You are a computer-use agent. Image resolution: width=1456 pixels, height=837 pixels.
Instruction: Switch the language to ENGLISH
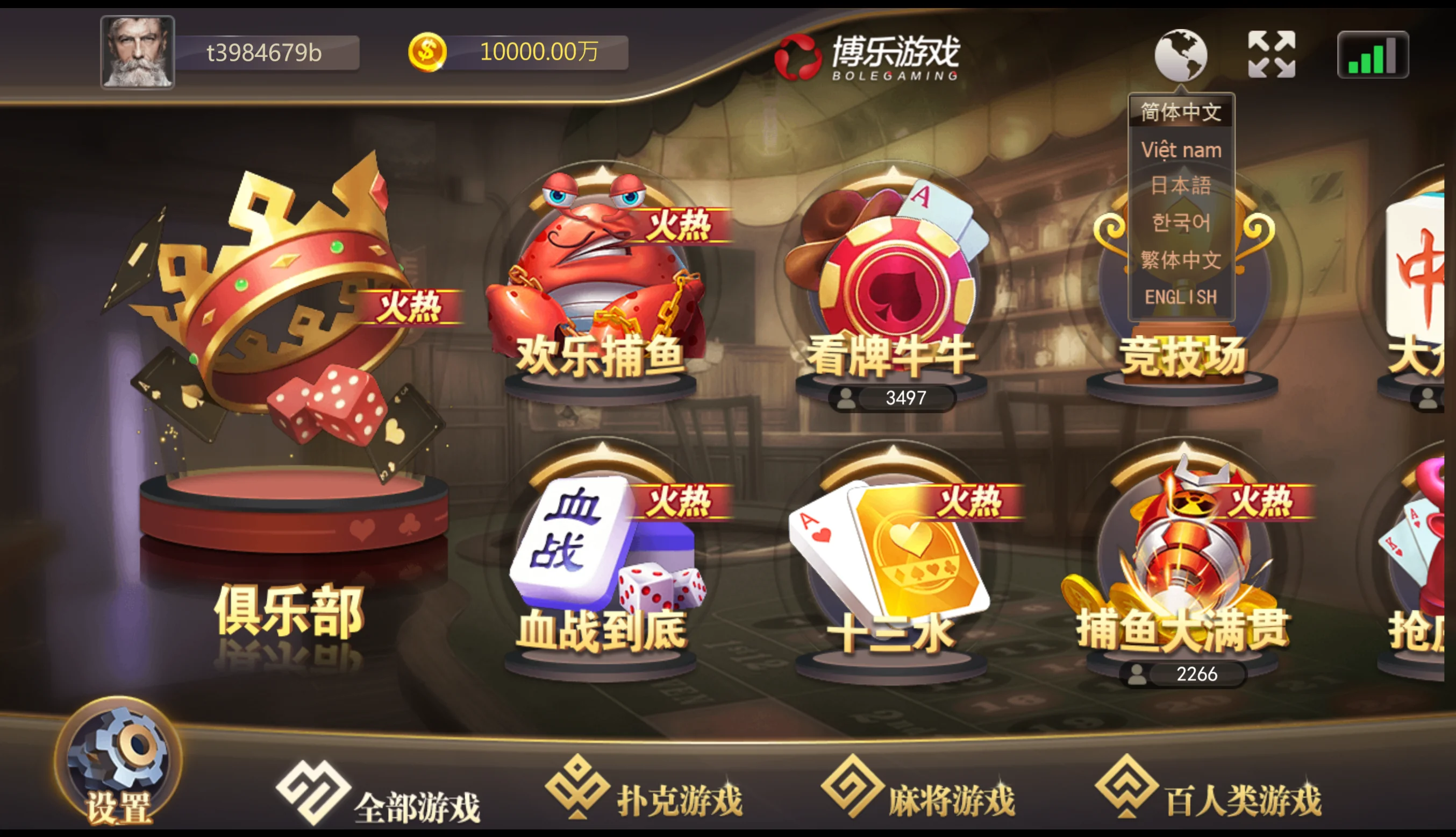1181,296
